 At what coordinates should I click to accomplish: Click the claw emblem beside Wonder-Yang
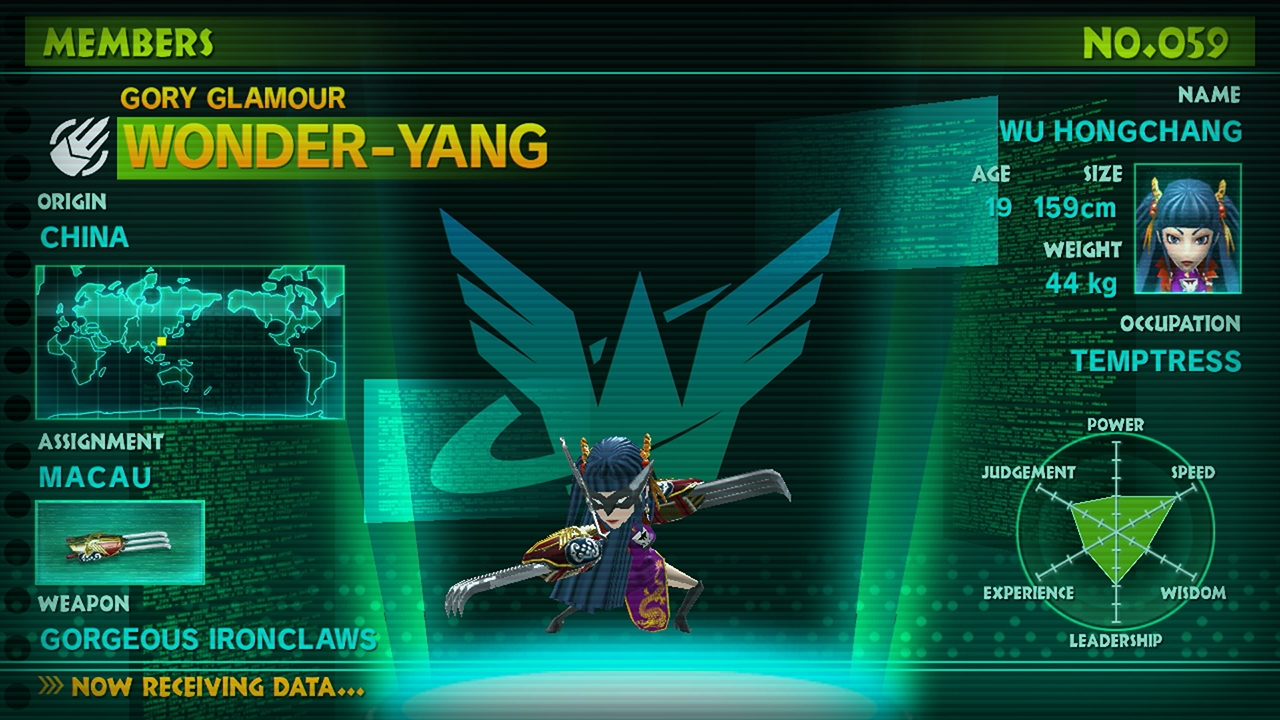(x=81, y=147)
